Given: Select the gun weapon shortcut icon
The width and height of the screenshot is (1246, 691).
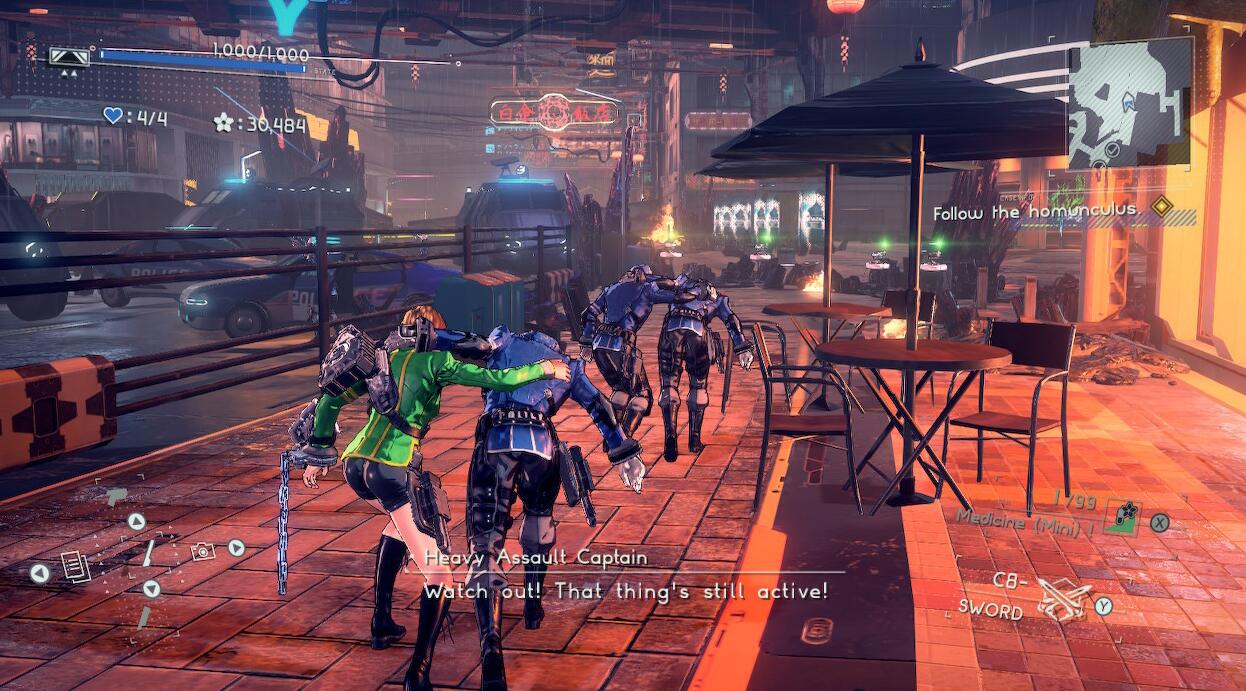Looking at the screenshot, I should click(x=116, y=497).
